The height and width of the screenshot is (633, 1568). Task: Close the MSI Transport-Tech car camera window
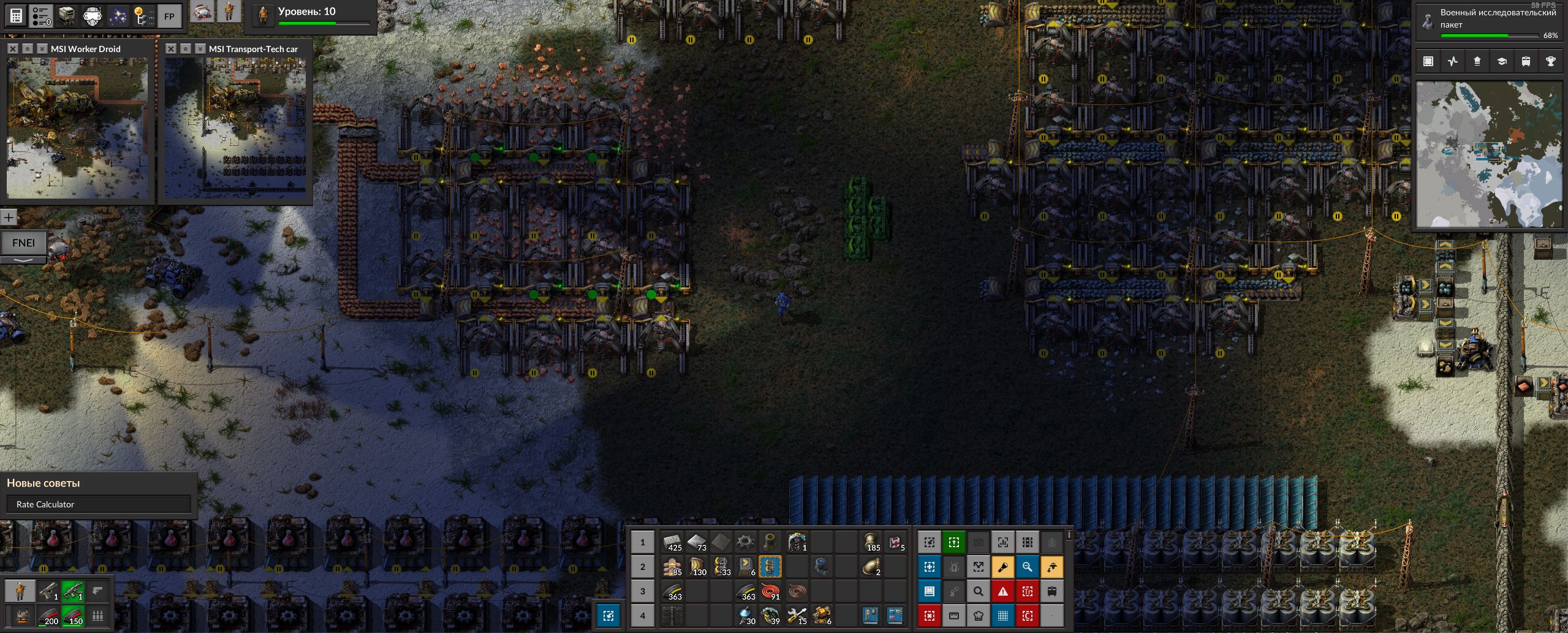(x=171, y=48)
